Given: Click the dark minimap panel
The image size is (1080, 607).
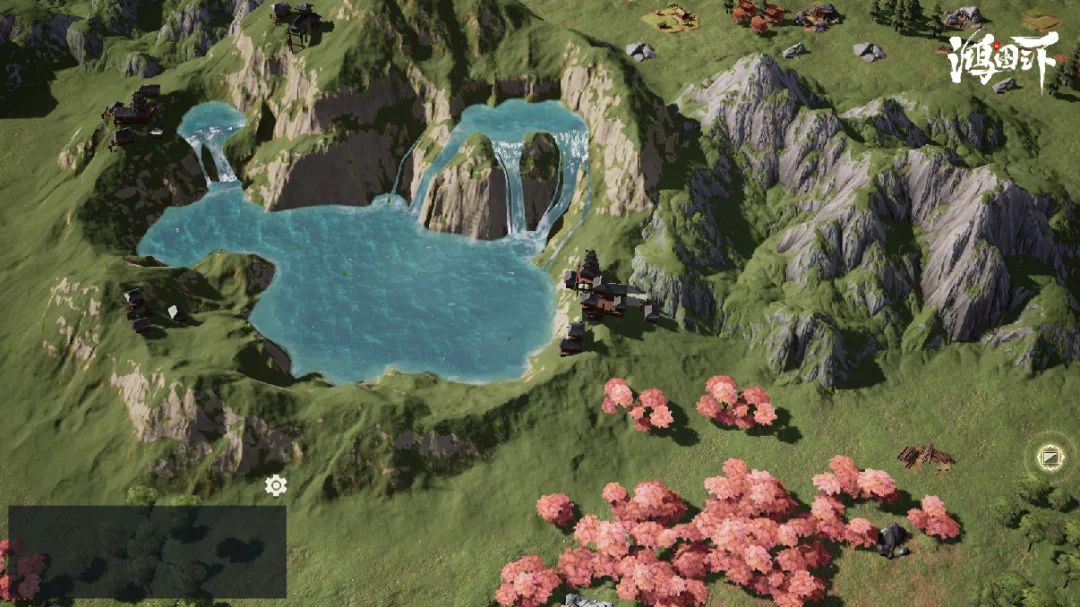Looking at the screenshot, I should (x=147, y=552).
